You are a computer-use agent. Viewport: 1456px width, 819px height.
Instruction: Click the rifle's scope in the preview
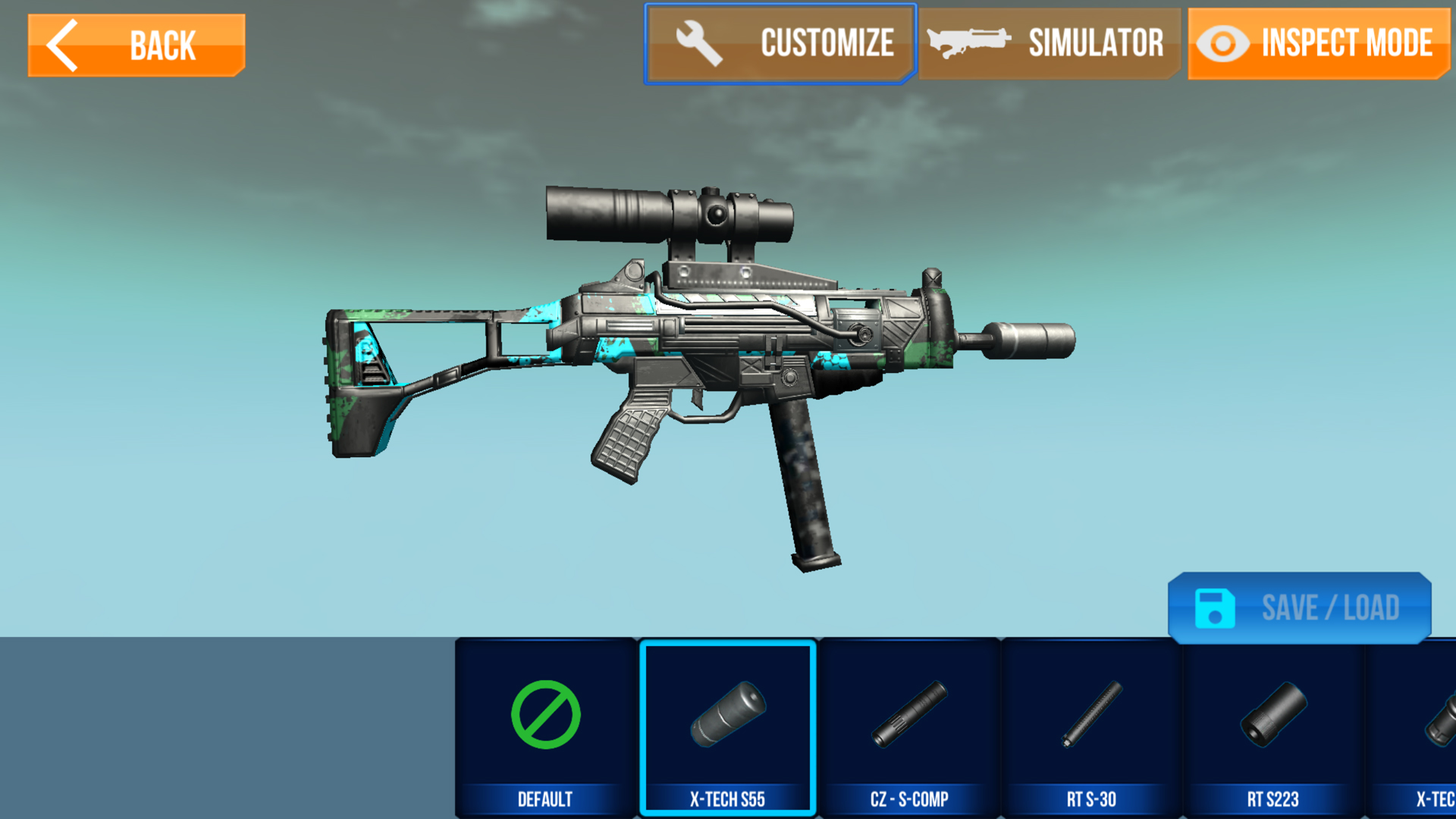point(667,212)
